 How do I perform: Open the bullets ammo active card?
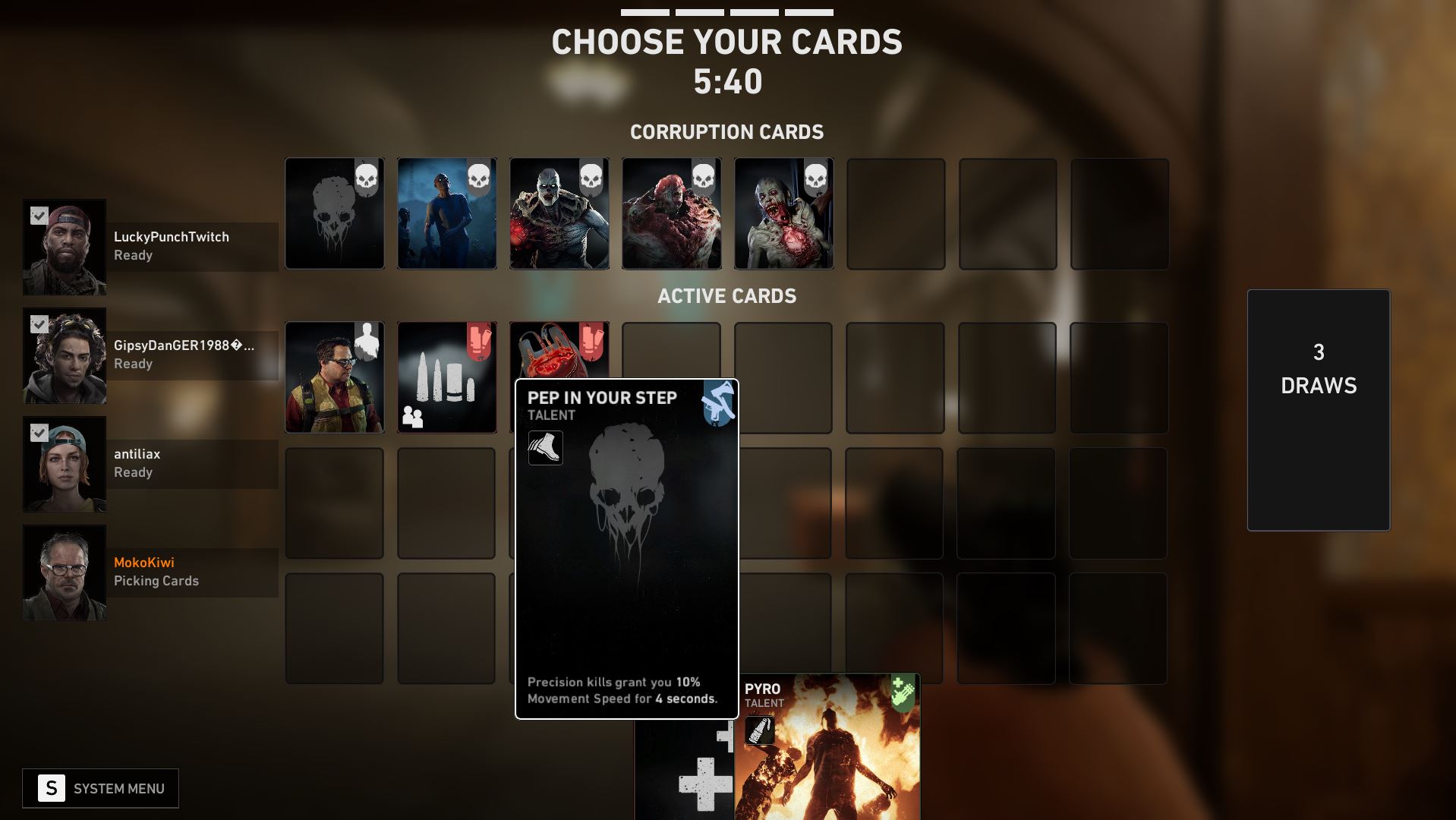[x=446, y=377]
